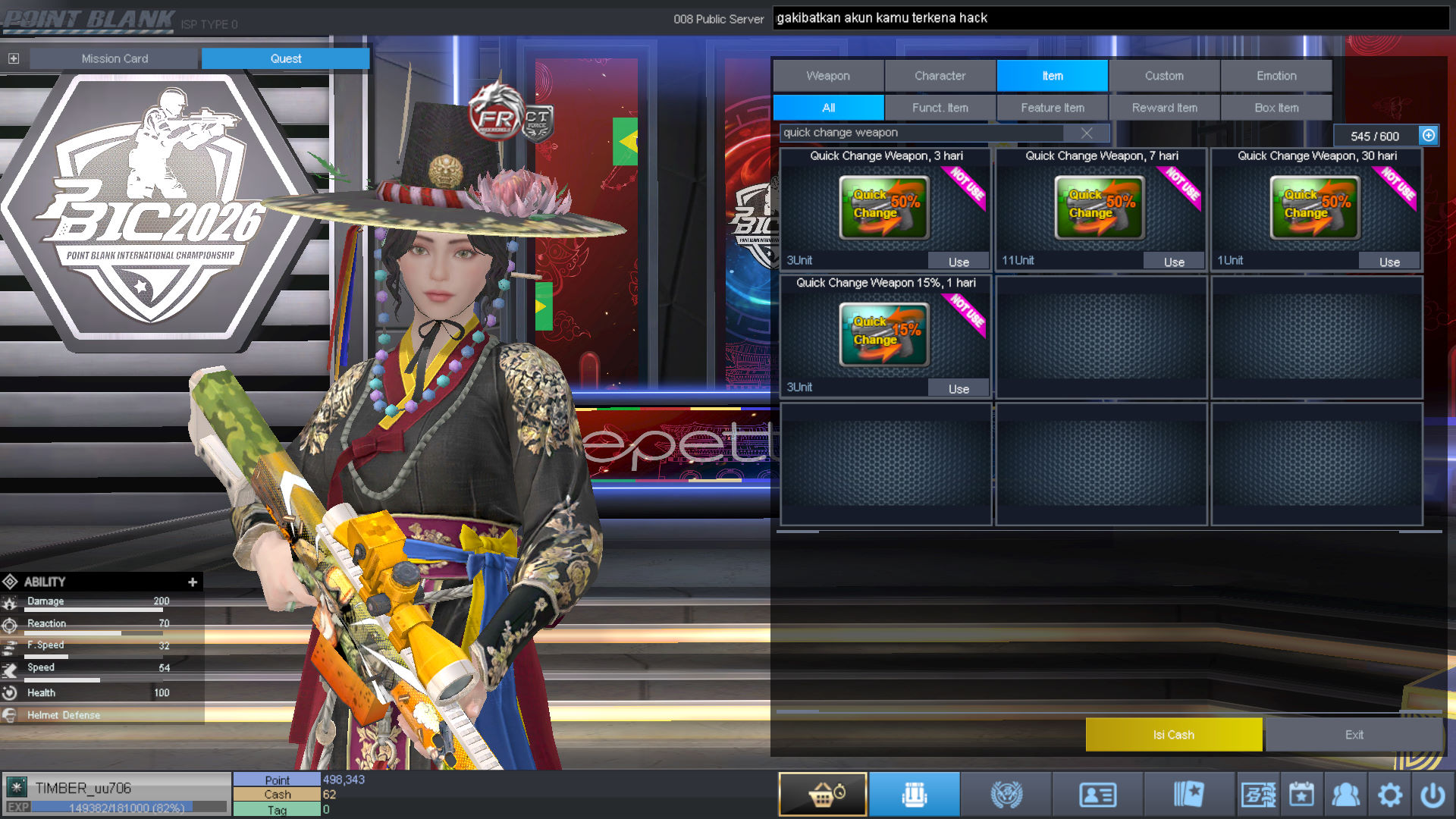Click the Isi Cash button

coord(1173,735)
